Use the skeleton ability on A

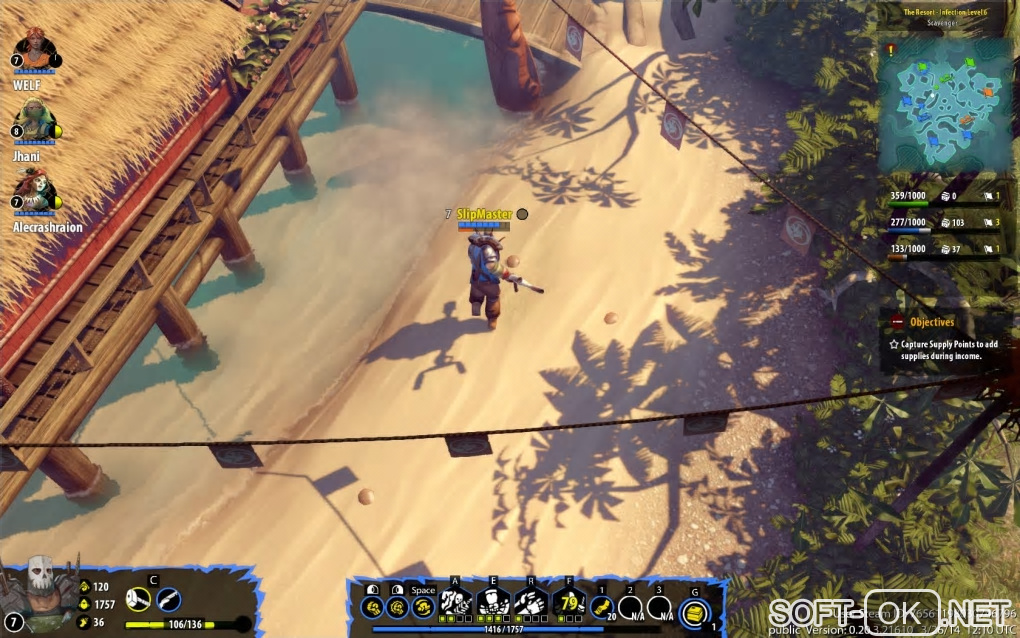[x=456, y=602]
